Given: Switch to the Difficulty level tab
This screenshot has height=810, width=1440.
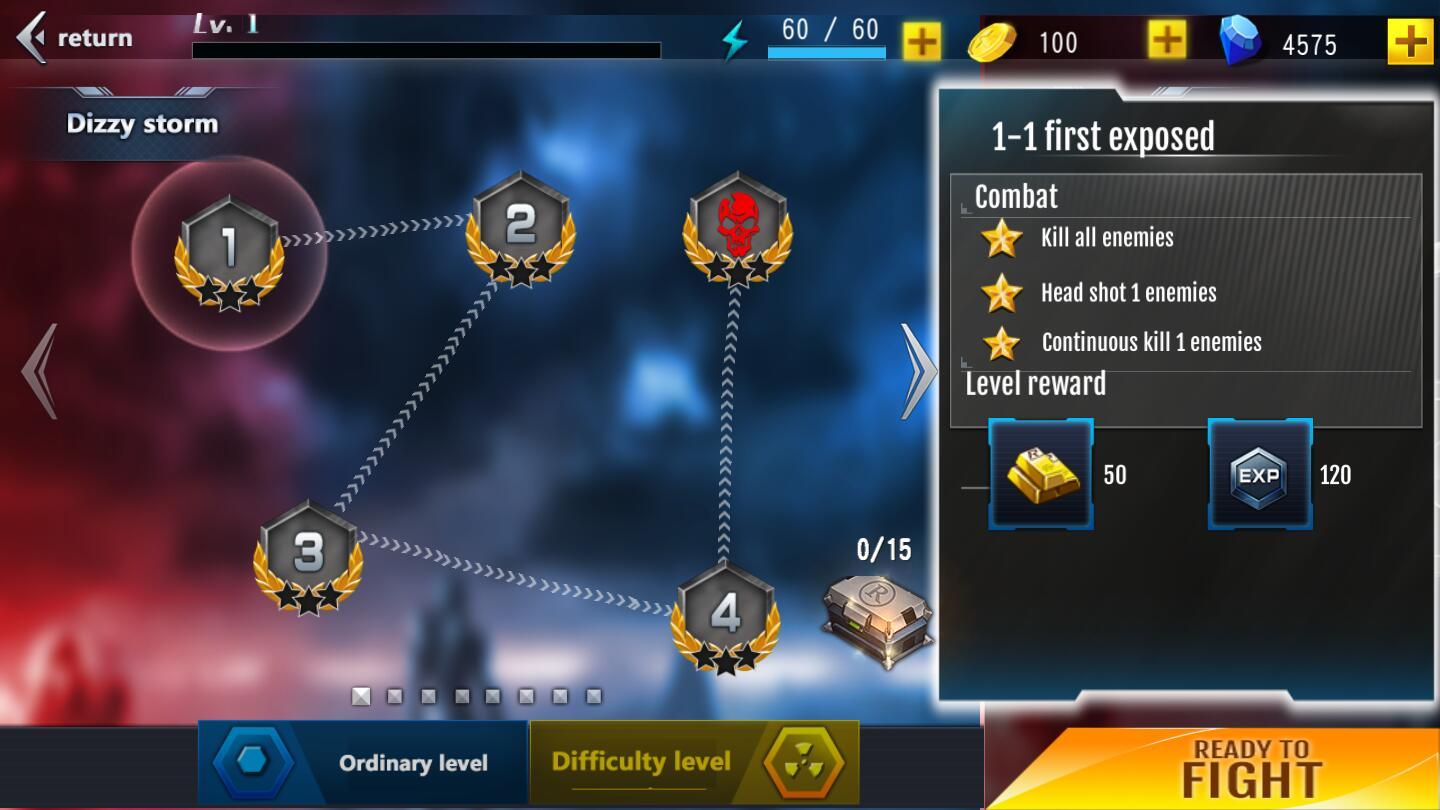Looking at the screenshot, I should [694, 763].
